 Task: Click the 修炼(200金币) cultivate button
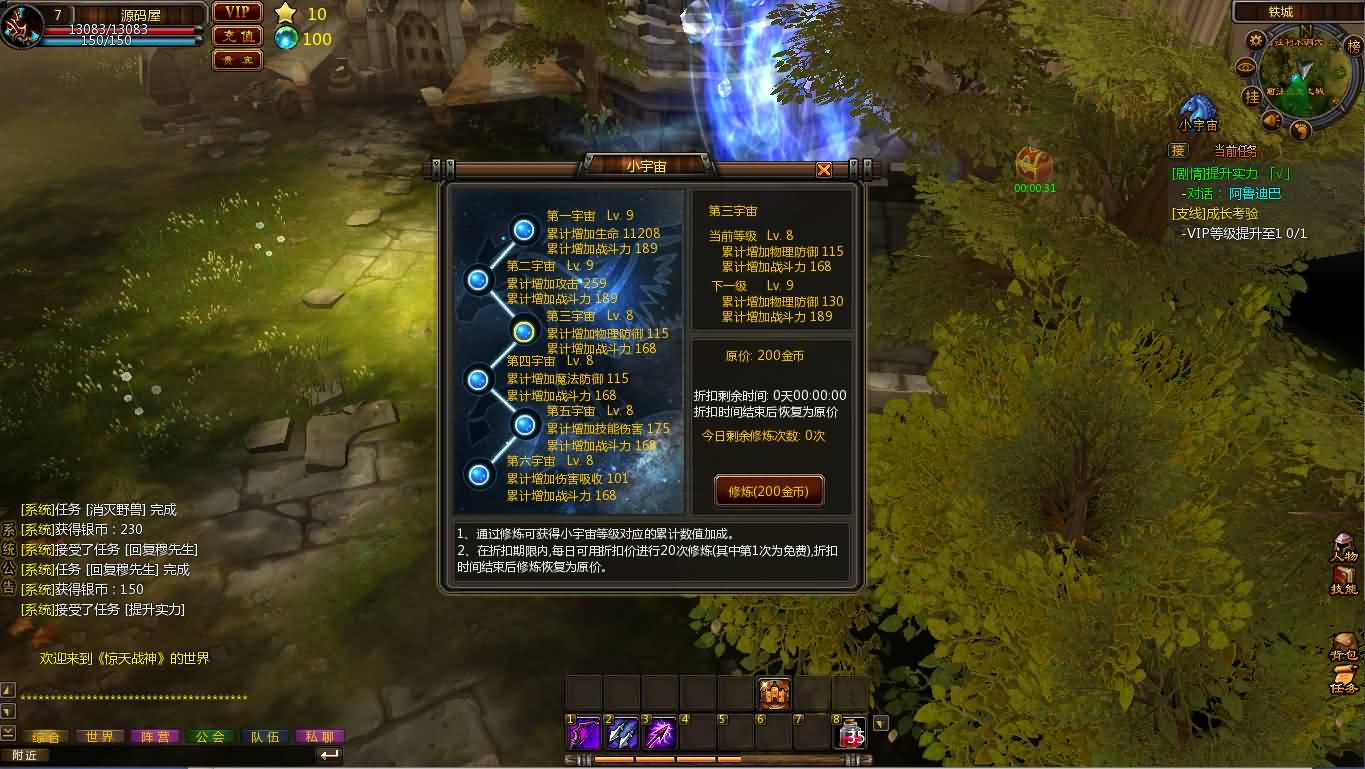(767, 491)
